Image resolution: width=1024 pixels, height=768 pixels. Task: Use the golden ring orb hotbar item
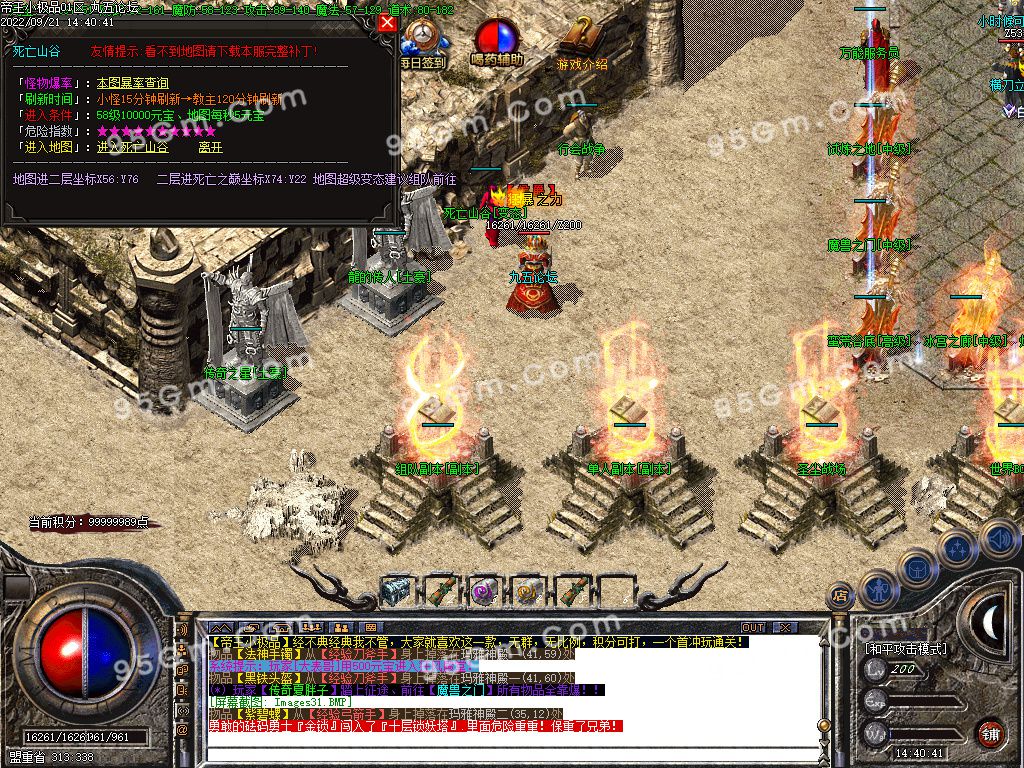pos(527,591)
